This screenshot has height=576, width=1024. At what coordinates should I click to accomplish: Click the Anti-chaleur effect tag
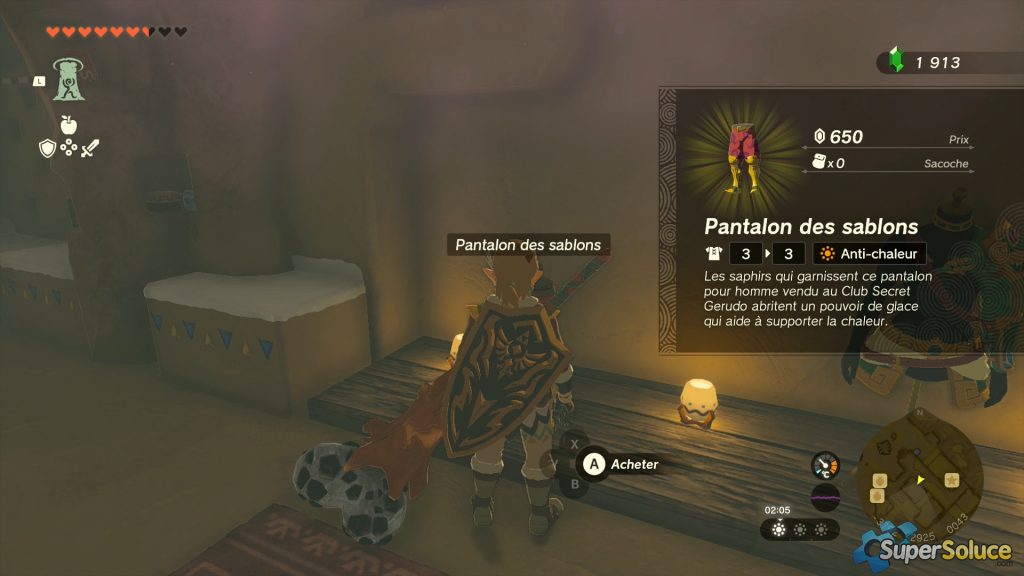click(x=869, y=254)
